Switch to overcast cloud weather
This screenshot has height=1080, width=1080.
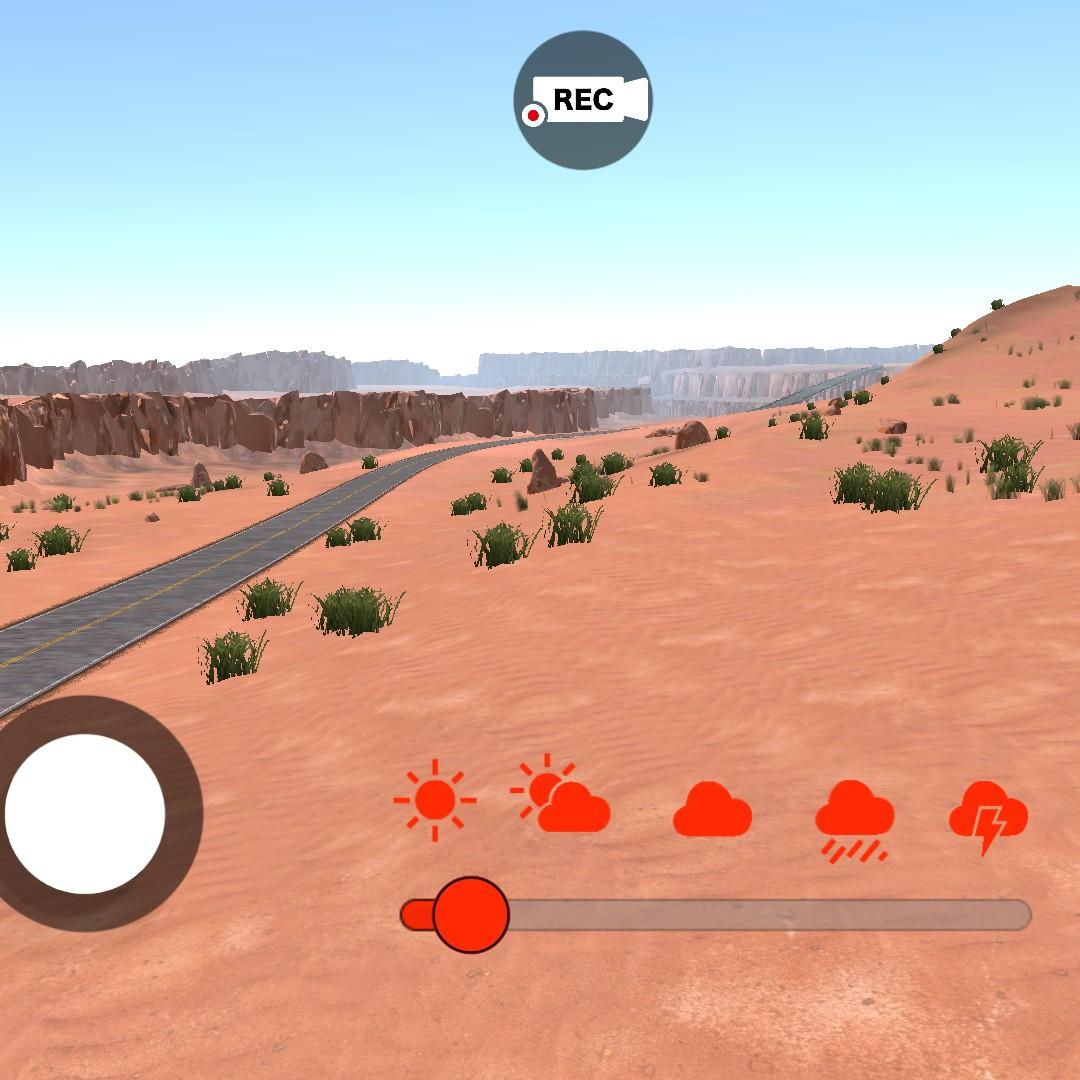tap(712, 810)
